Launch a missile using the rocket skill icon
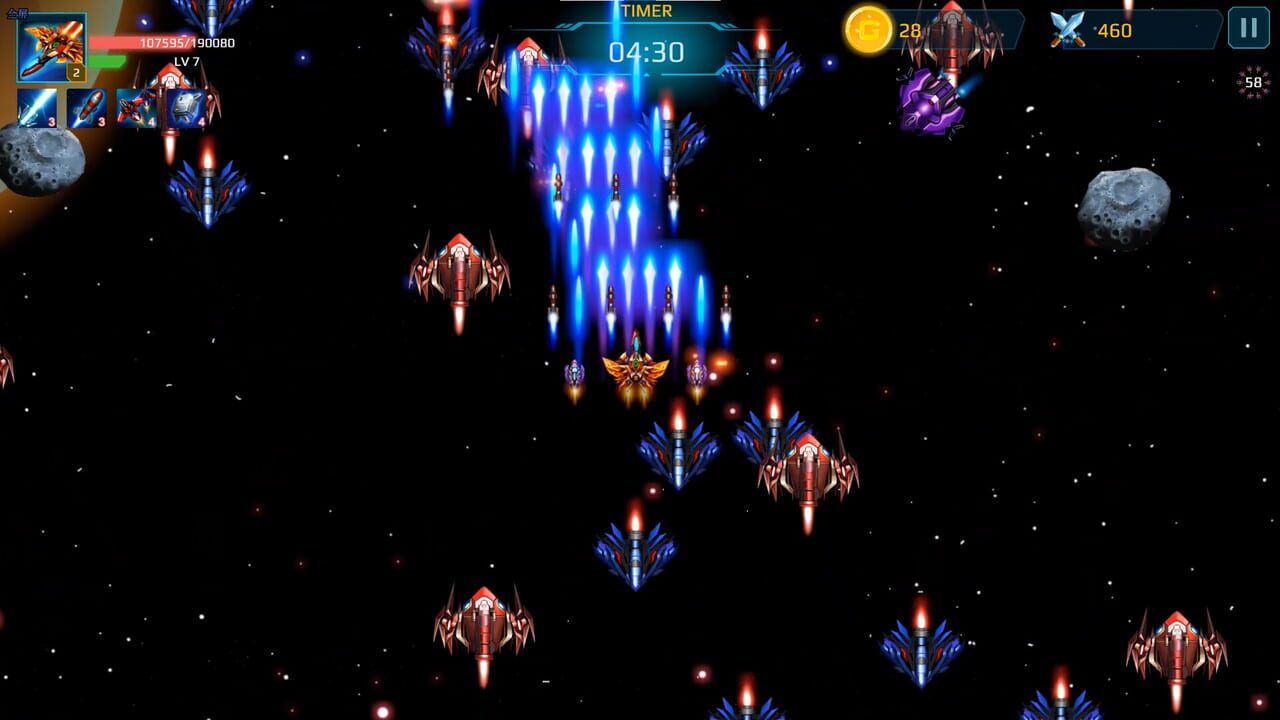Screen dimensions: 1280x720 (86, 107)
